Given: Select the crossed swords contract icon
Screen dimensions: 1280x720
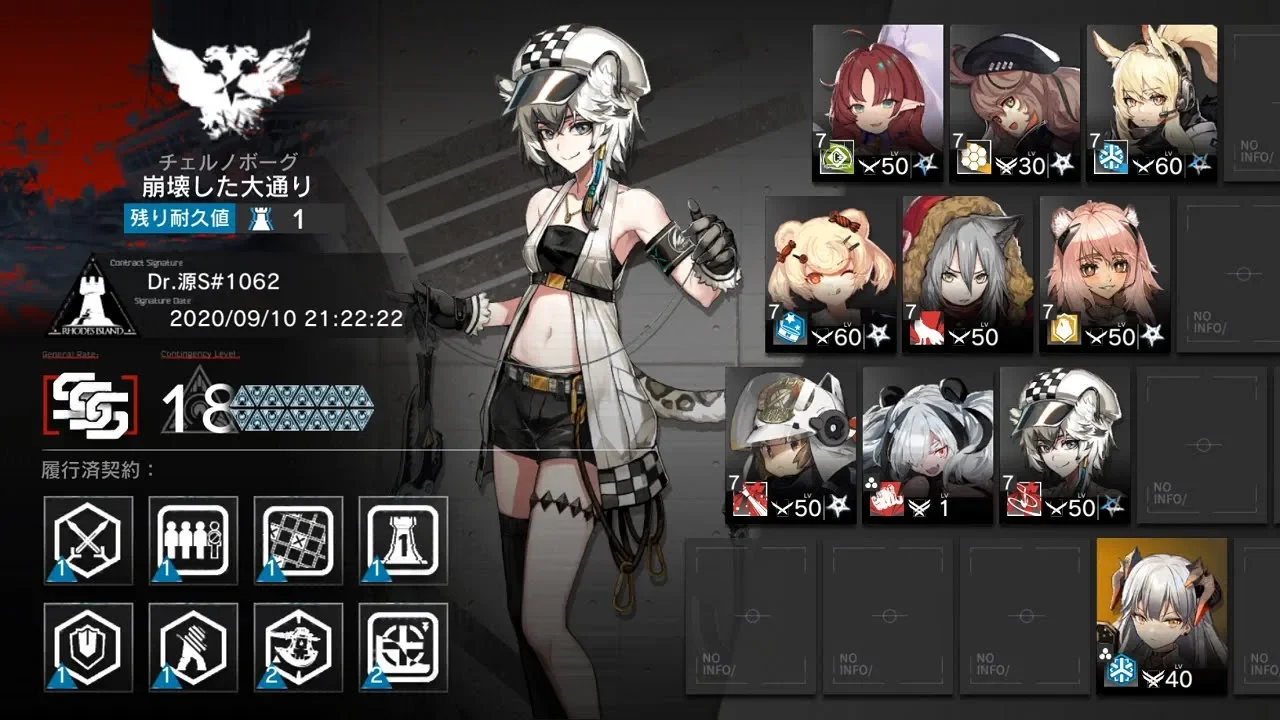Looking at the screenshot, I should (88, 541).
